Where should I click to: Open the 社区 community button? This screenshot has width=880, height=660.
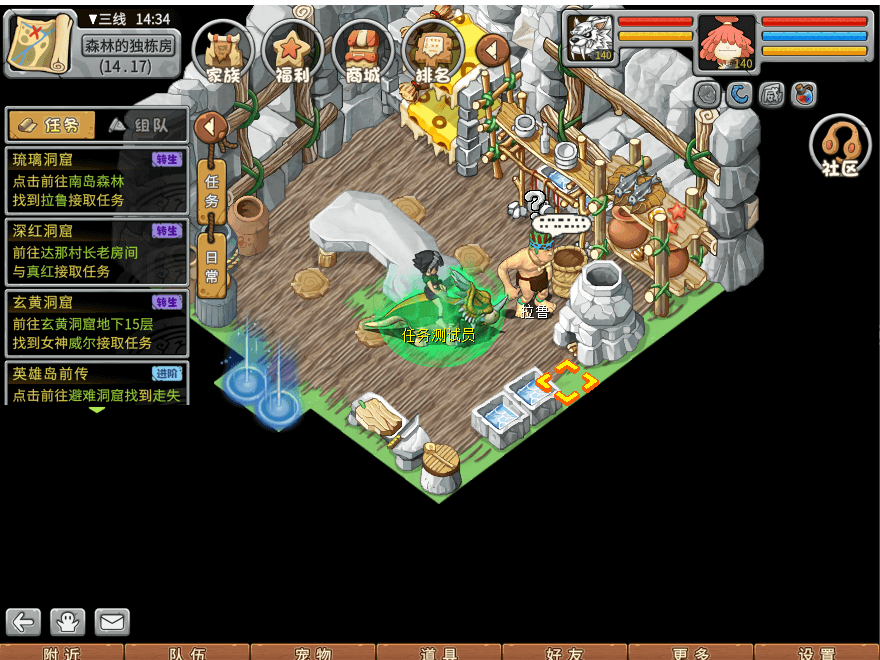840,147
